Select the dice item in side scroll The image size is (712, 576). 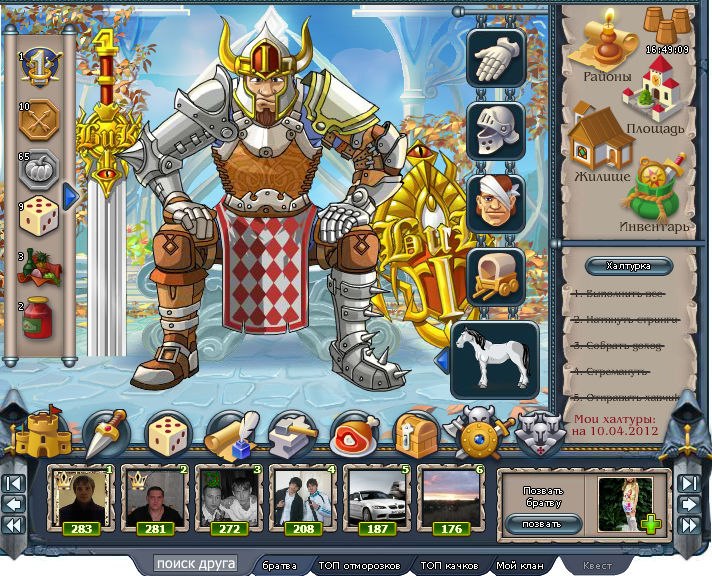tap(40, 215)
